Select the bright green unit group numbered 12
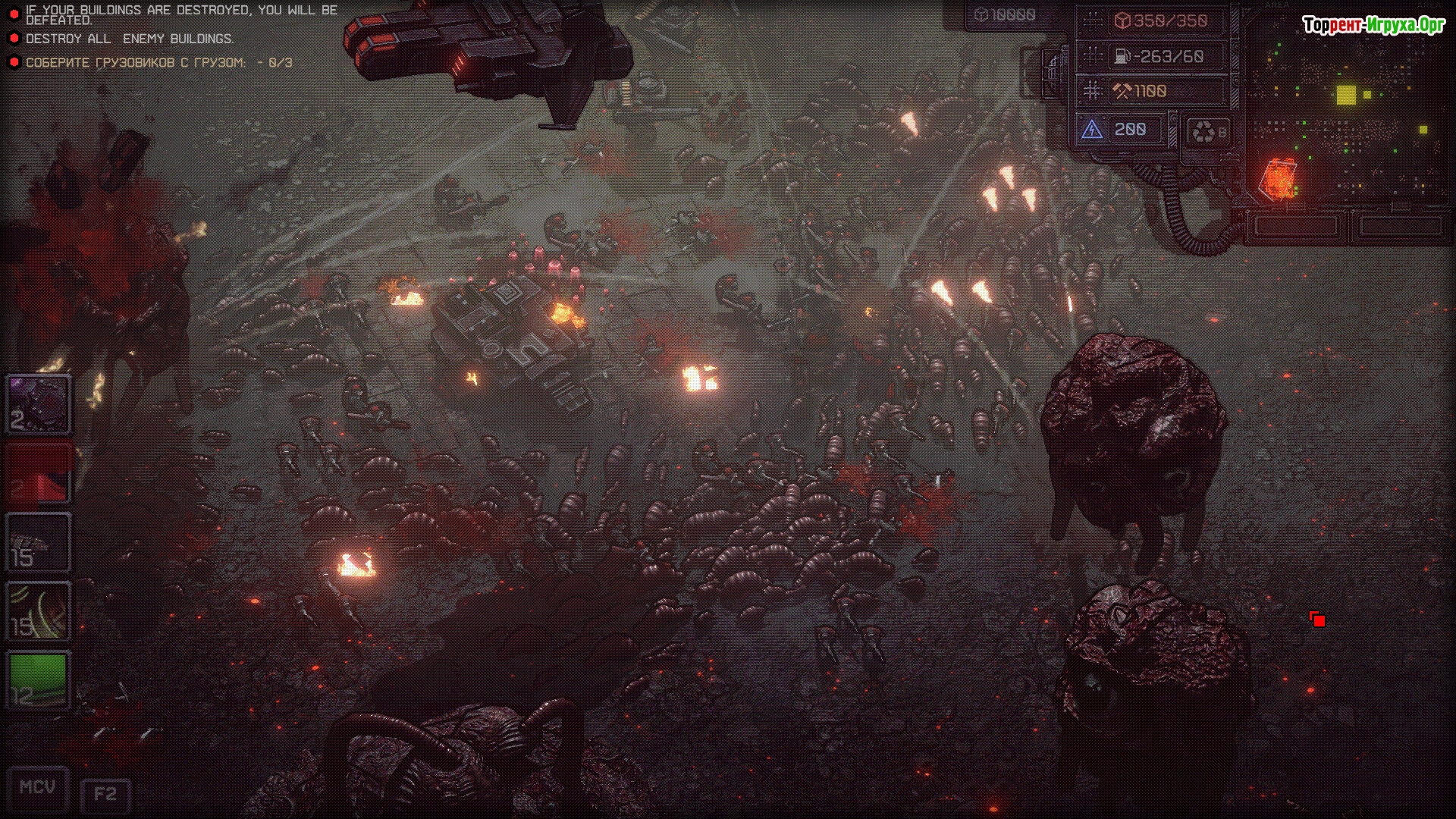 [39, 680]
